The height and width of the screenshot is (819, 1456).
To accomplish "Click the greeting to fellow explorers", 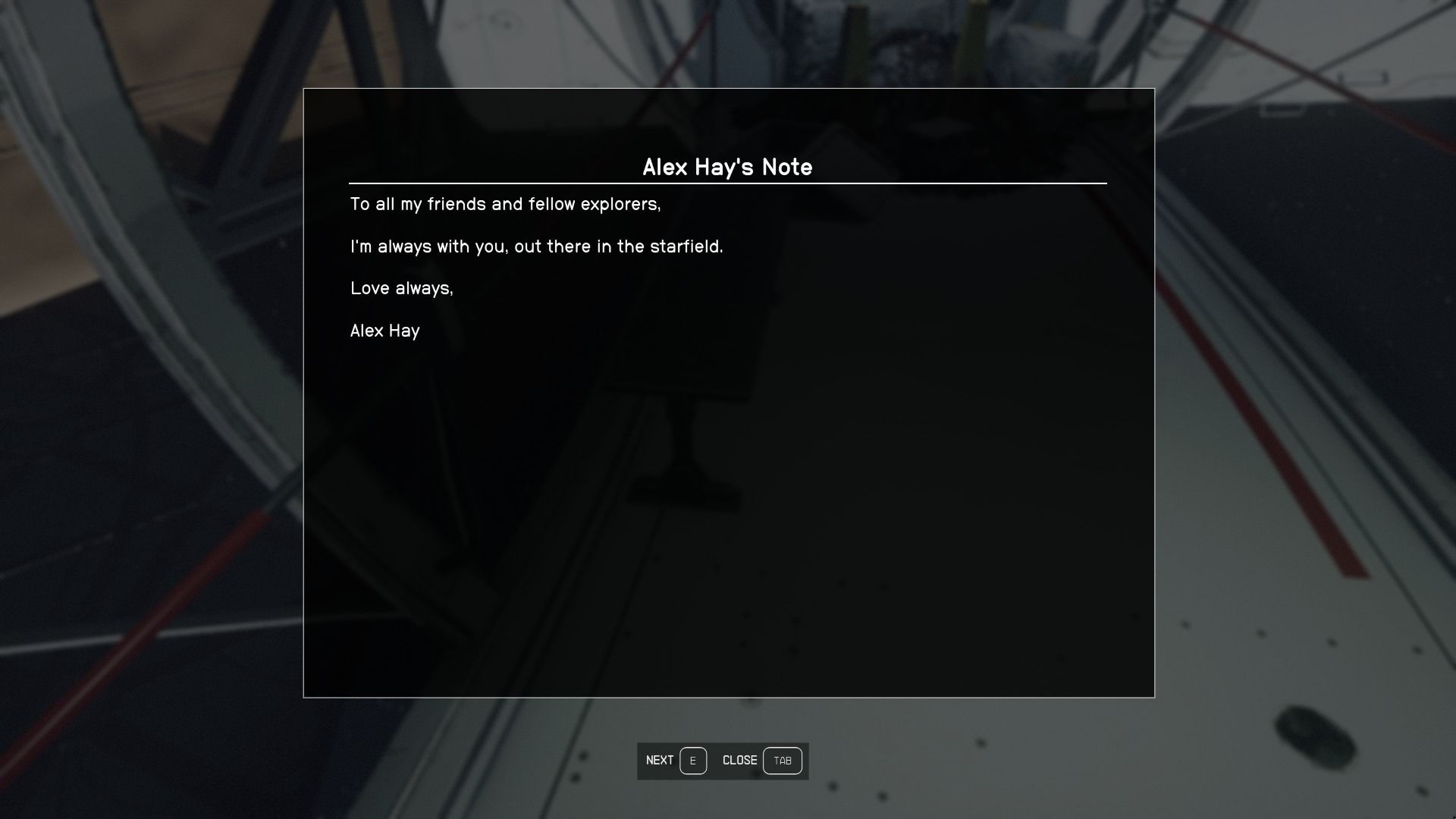I will [x=506, y=204].
